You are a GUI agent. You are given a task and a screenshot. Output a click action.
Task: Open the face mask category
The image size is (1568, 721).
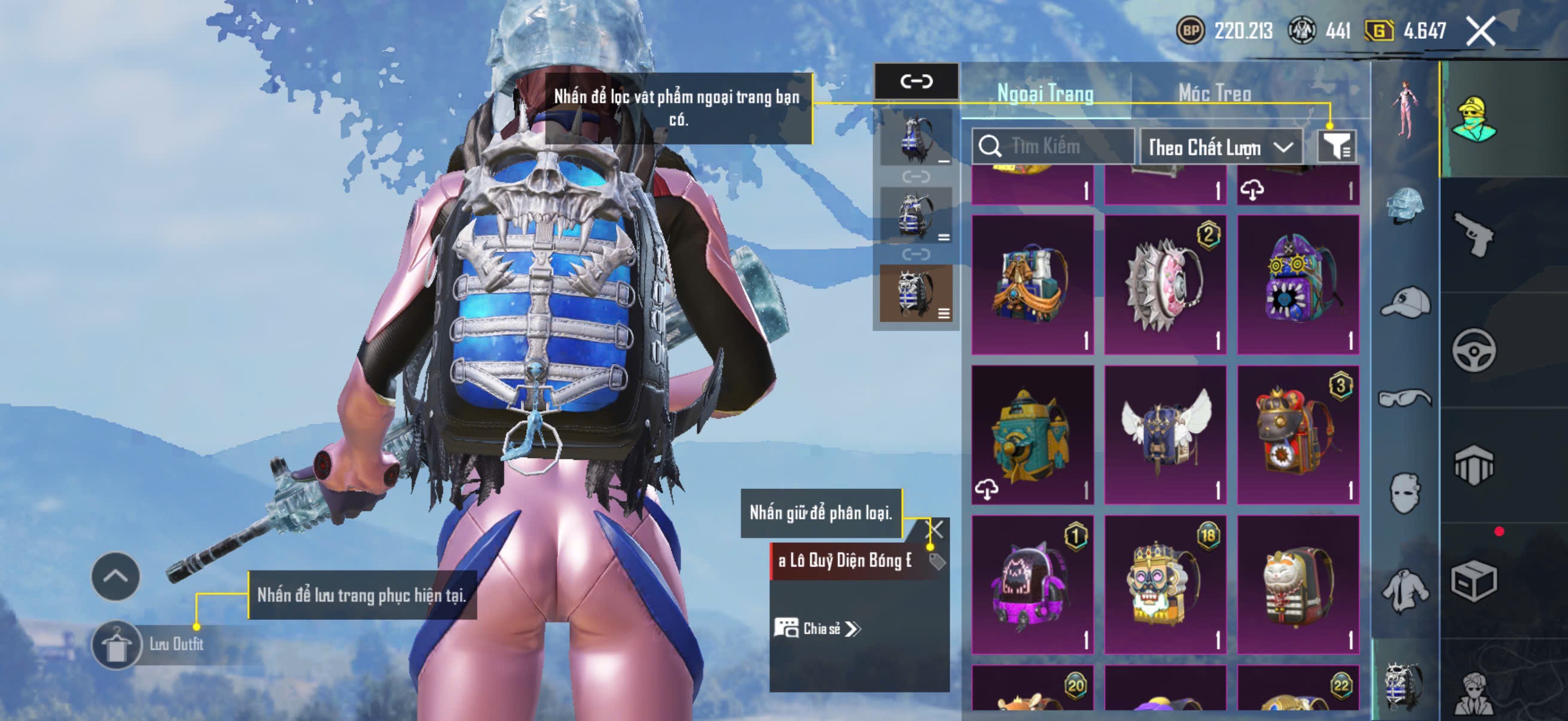pos(1405,493)
